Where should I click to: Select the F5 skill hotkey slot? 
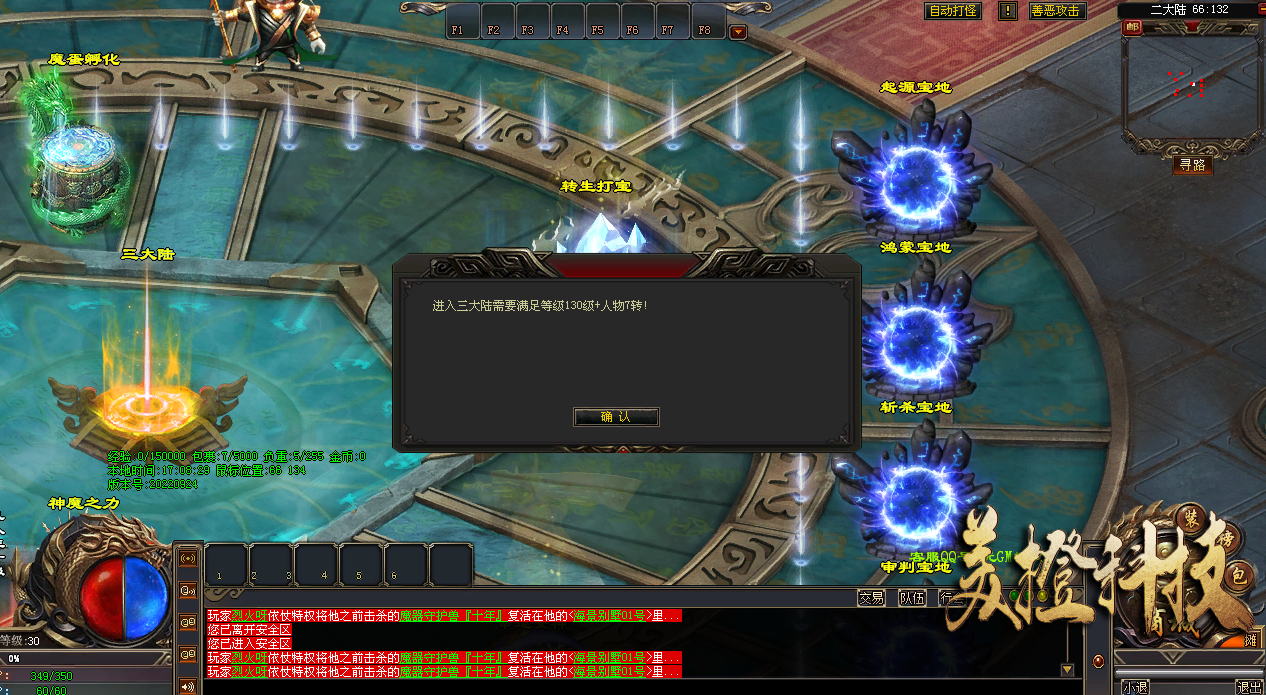coord(598,22)
